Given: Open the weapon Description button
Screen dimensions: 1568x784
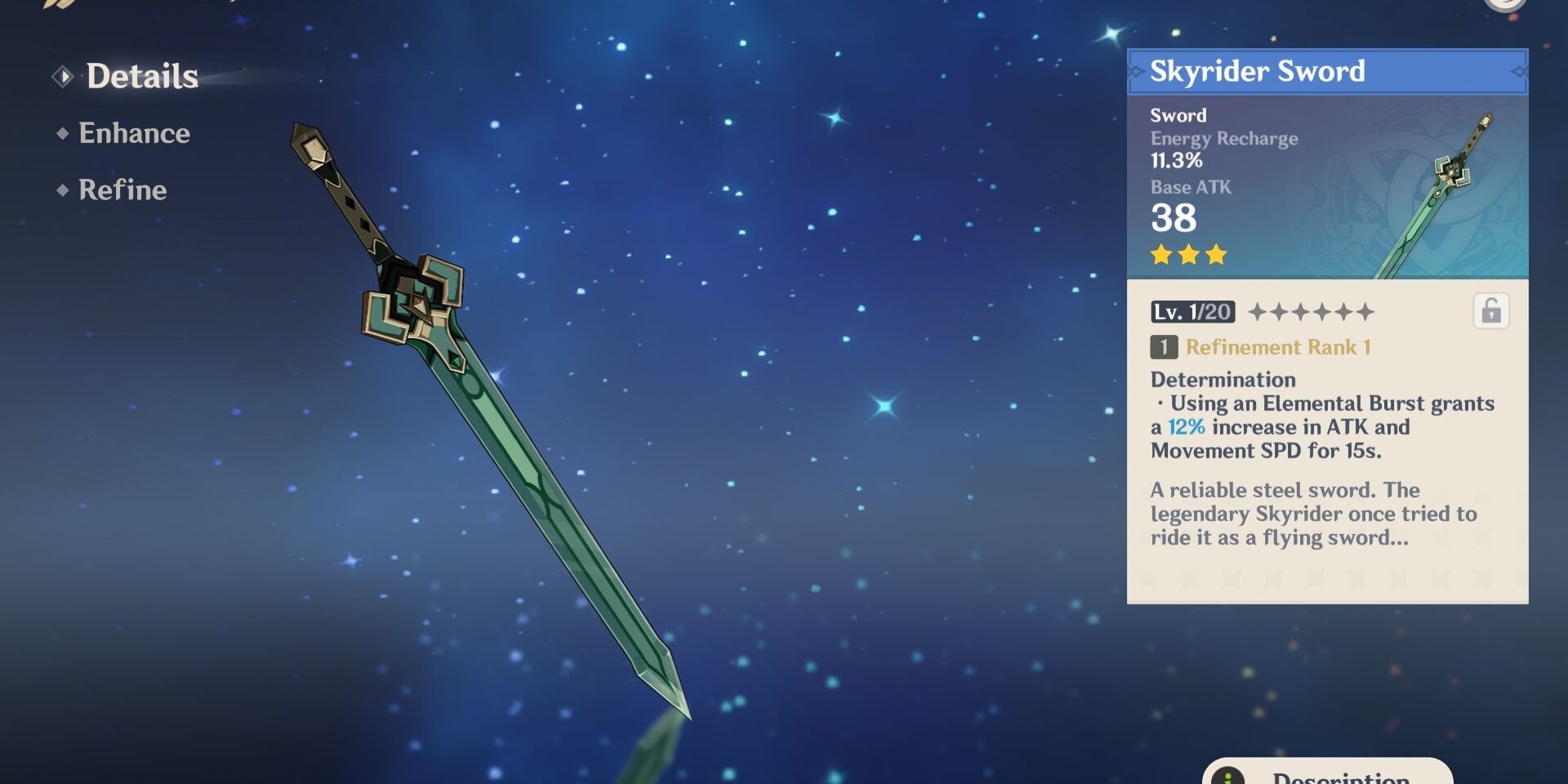Looking at the screenshot, I should (x=1327, y=774).
